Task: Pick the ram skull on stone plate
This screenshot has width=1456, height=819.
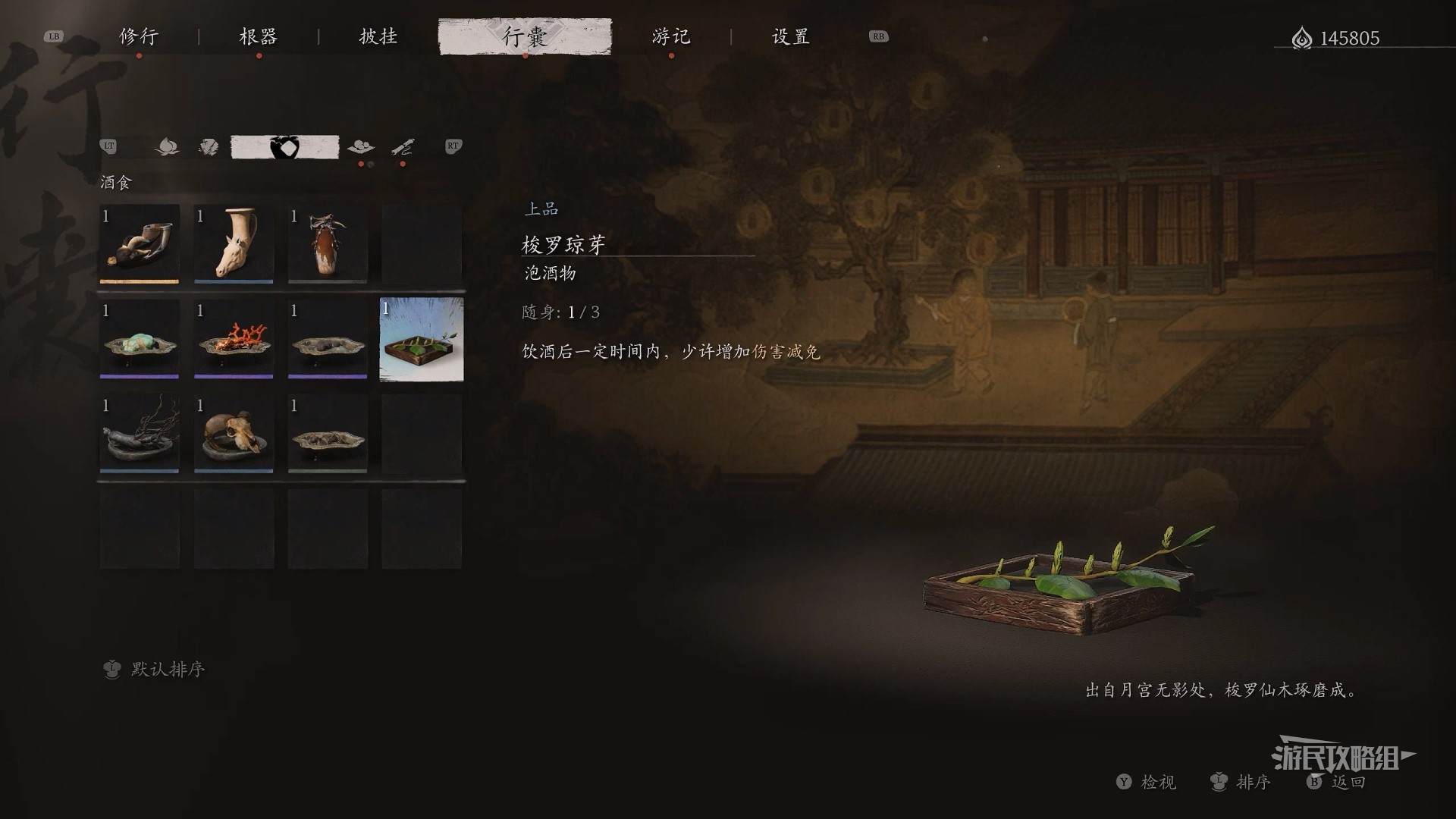Action: pyautogui.click(x=234, y=434)
